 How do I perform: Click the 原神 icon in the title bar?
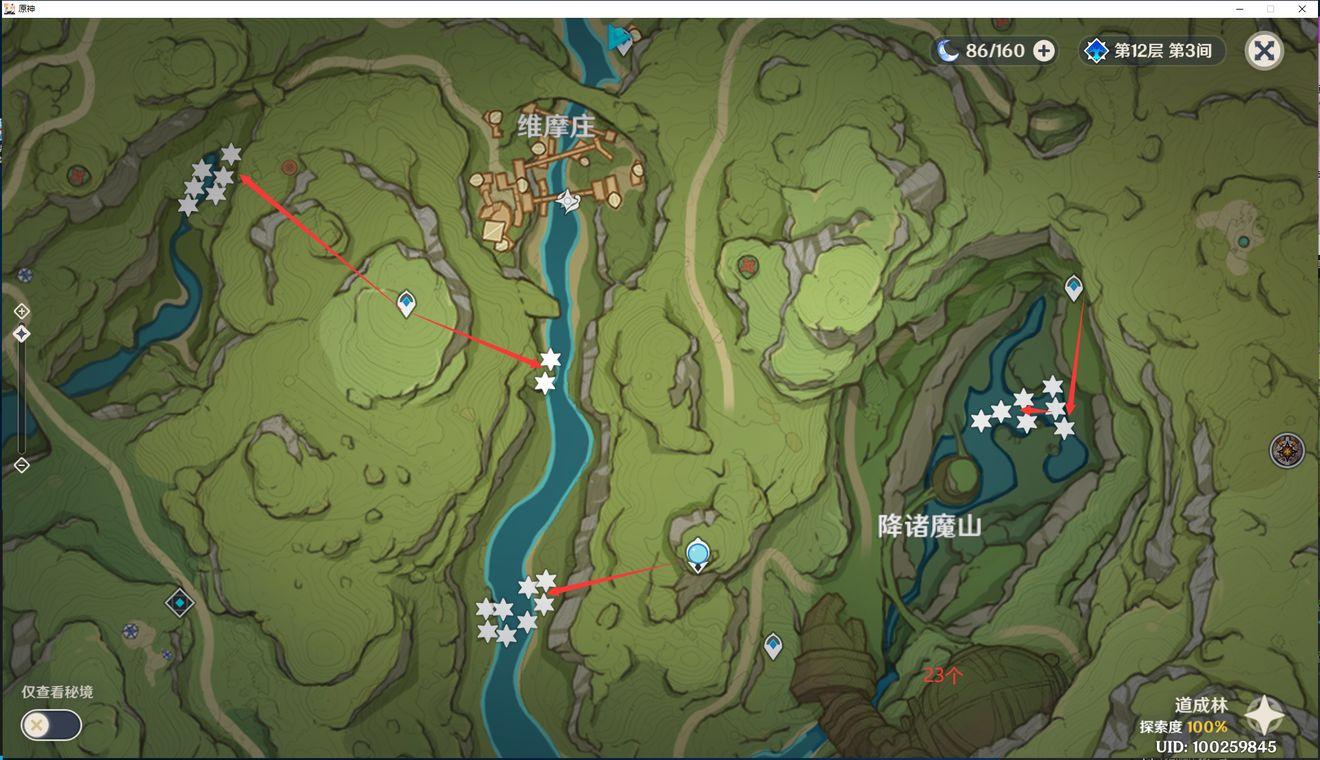click(x=10, y=8)
